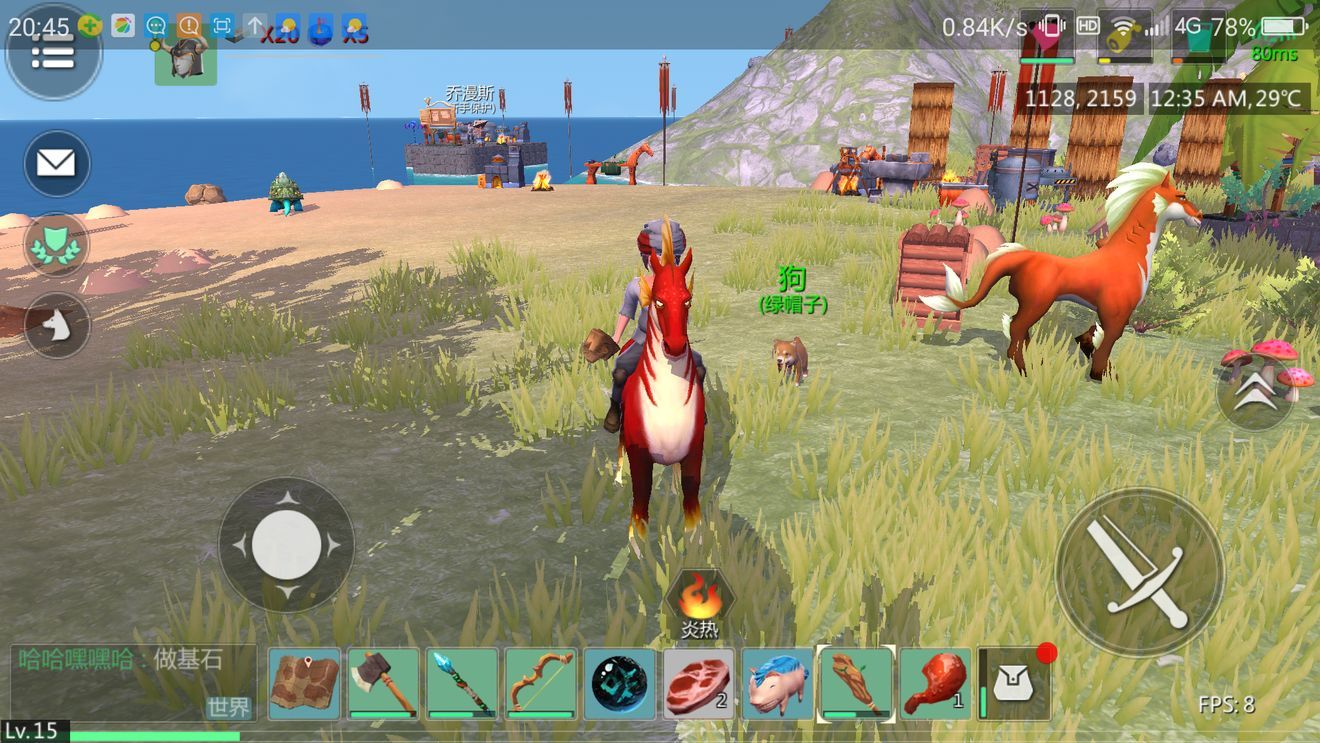Tap the double up-arrow jump button

click(1255, 393)
